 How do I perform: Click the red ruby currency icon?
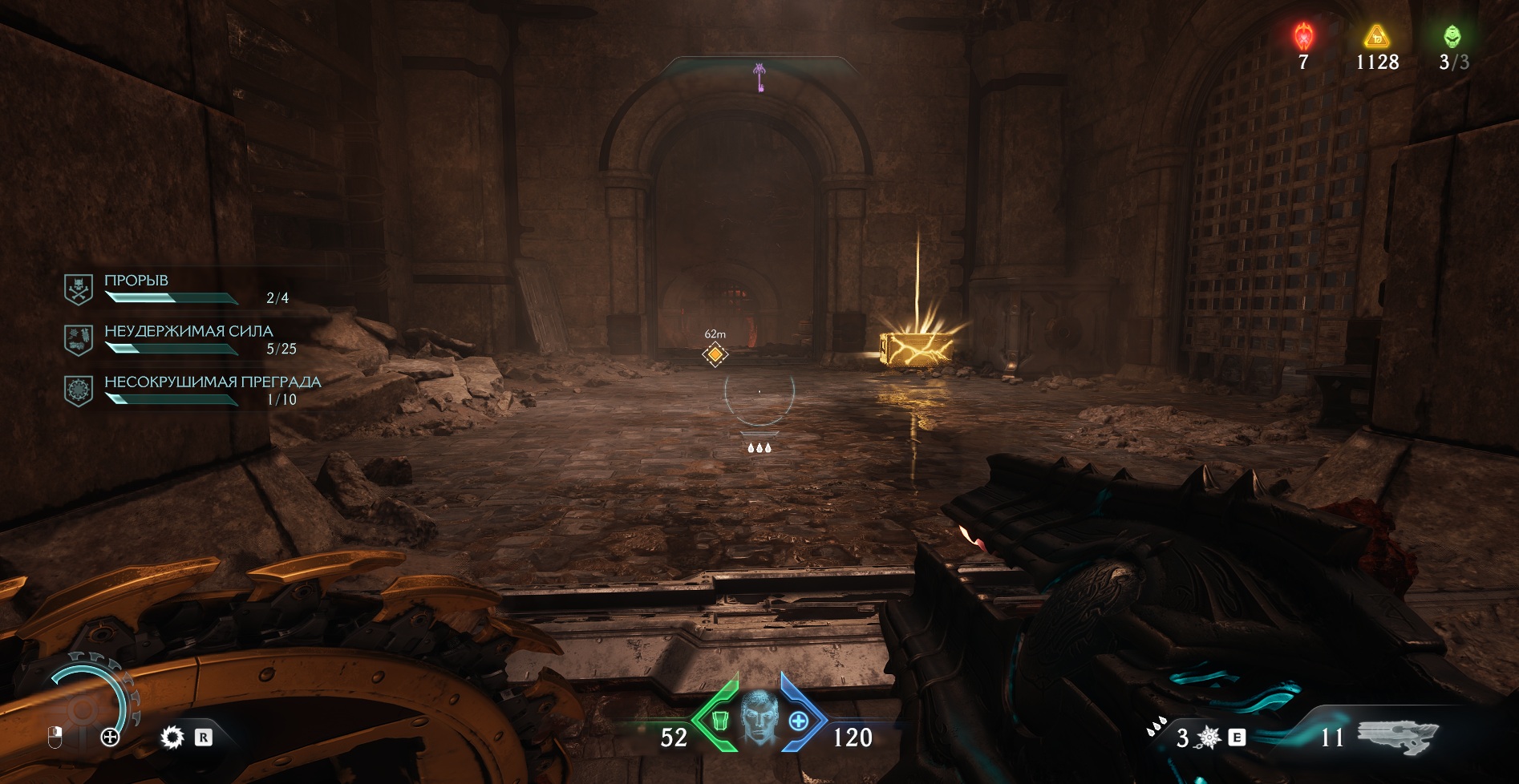click(1304, 37)
